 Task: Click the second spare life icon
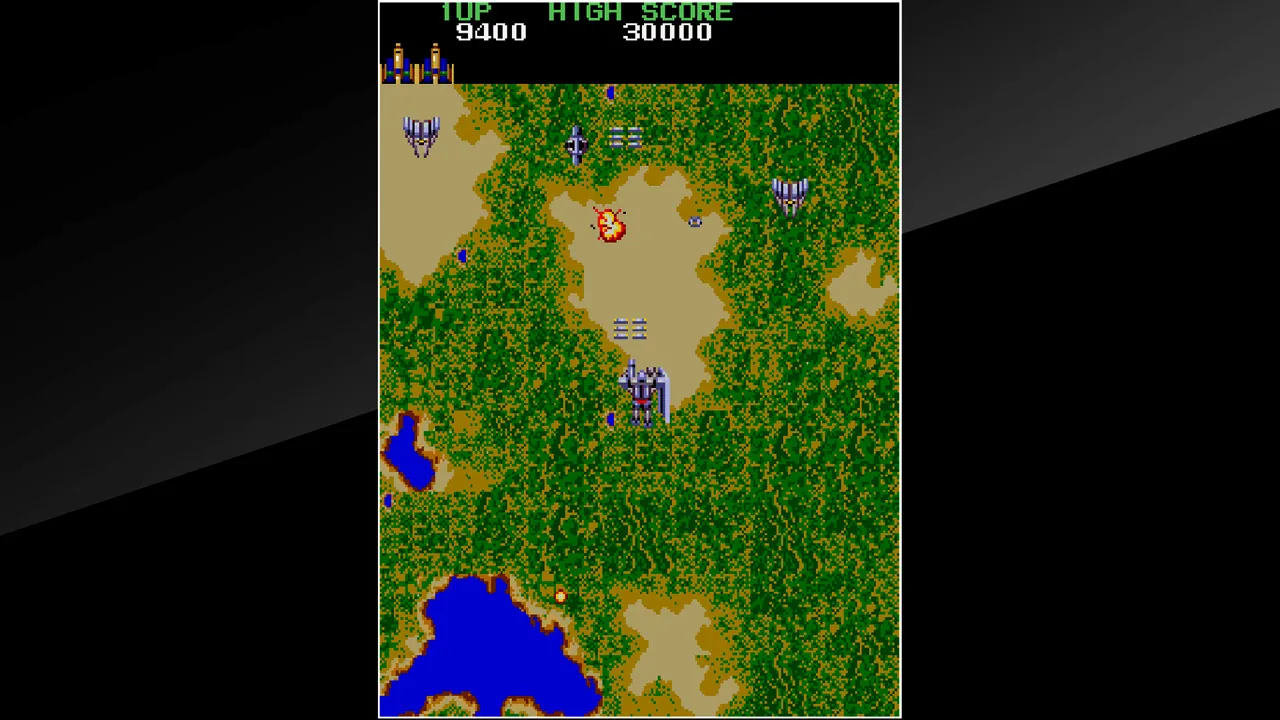434,63
